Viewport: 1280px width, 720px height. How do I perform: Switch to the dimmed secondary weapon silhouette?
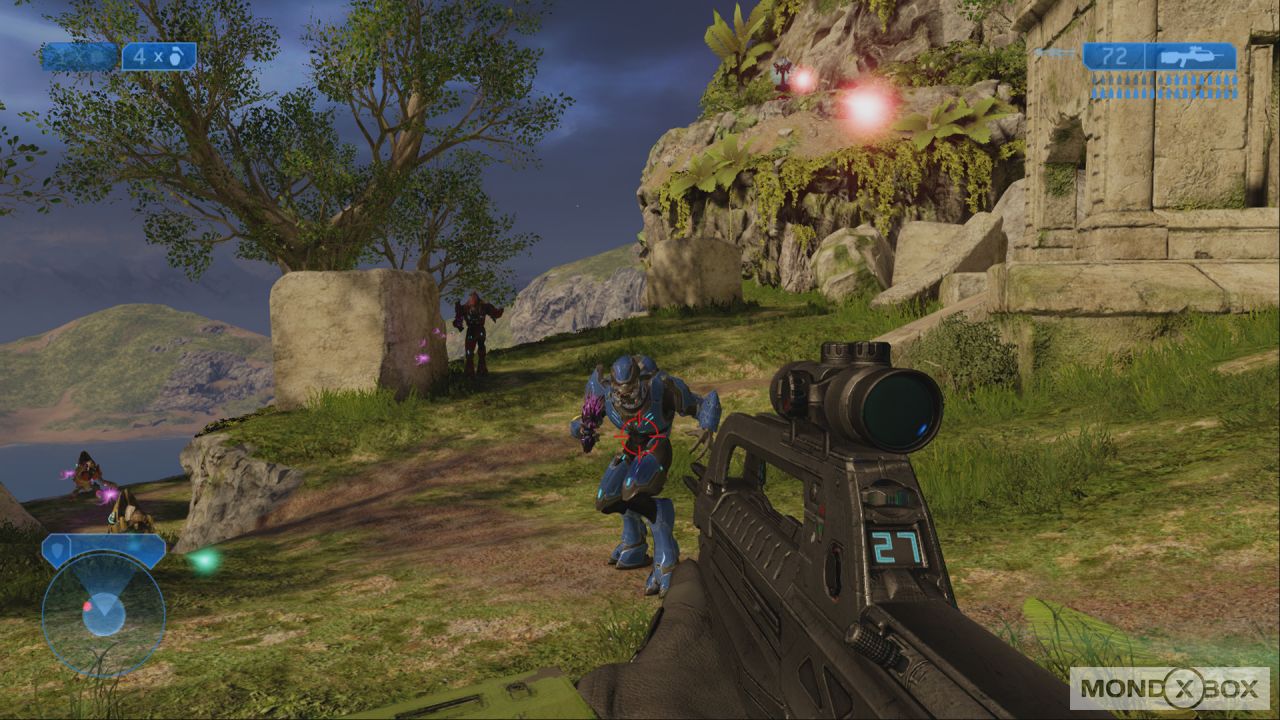click(x=1057, y=52)
